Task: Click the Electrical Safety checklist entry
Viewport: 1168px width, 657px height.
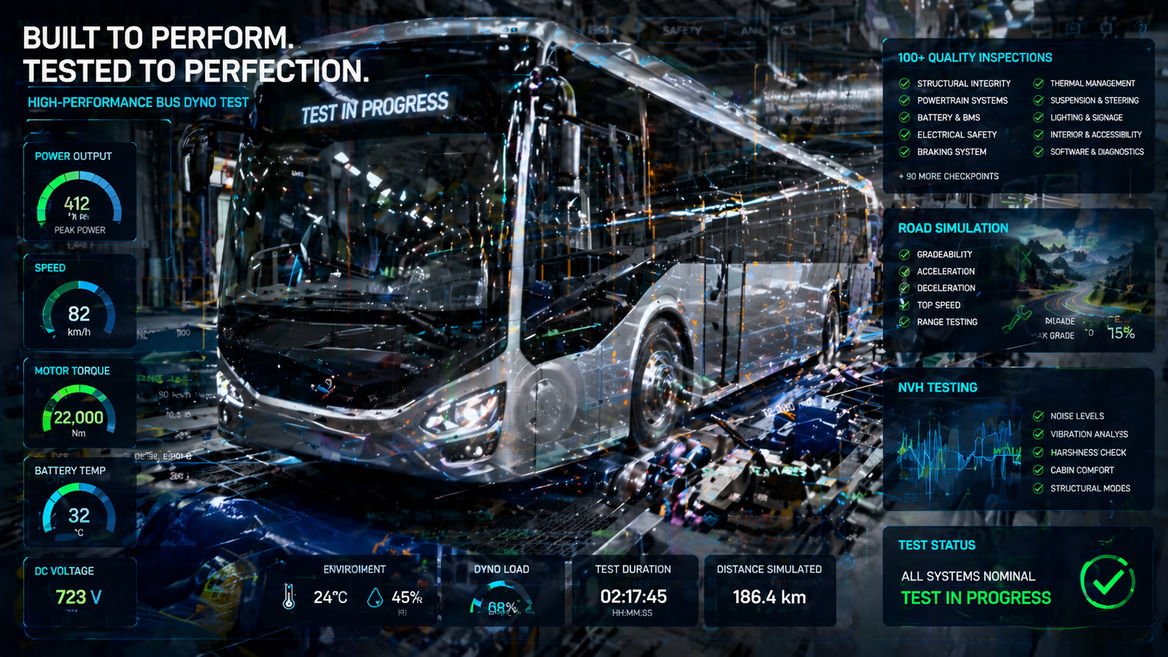Action: pos(956,135)
